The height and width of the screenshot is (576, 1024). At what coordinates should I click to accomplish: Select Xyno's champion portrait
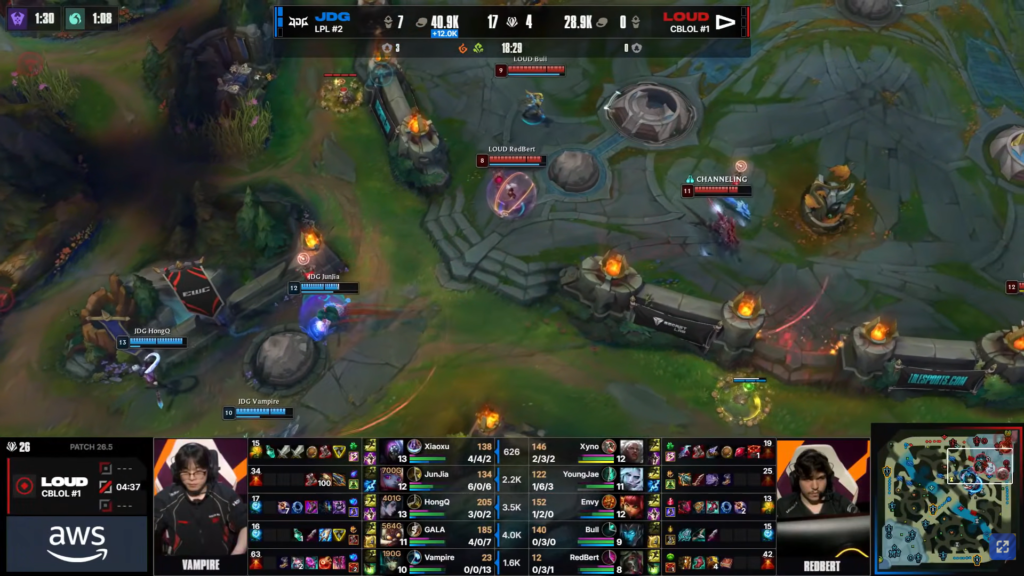(630, 449)
